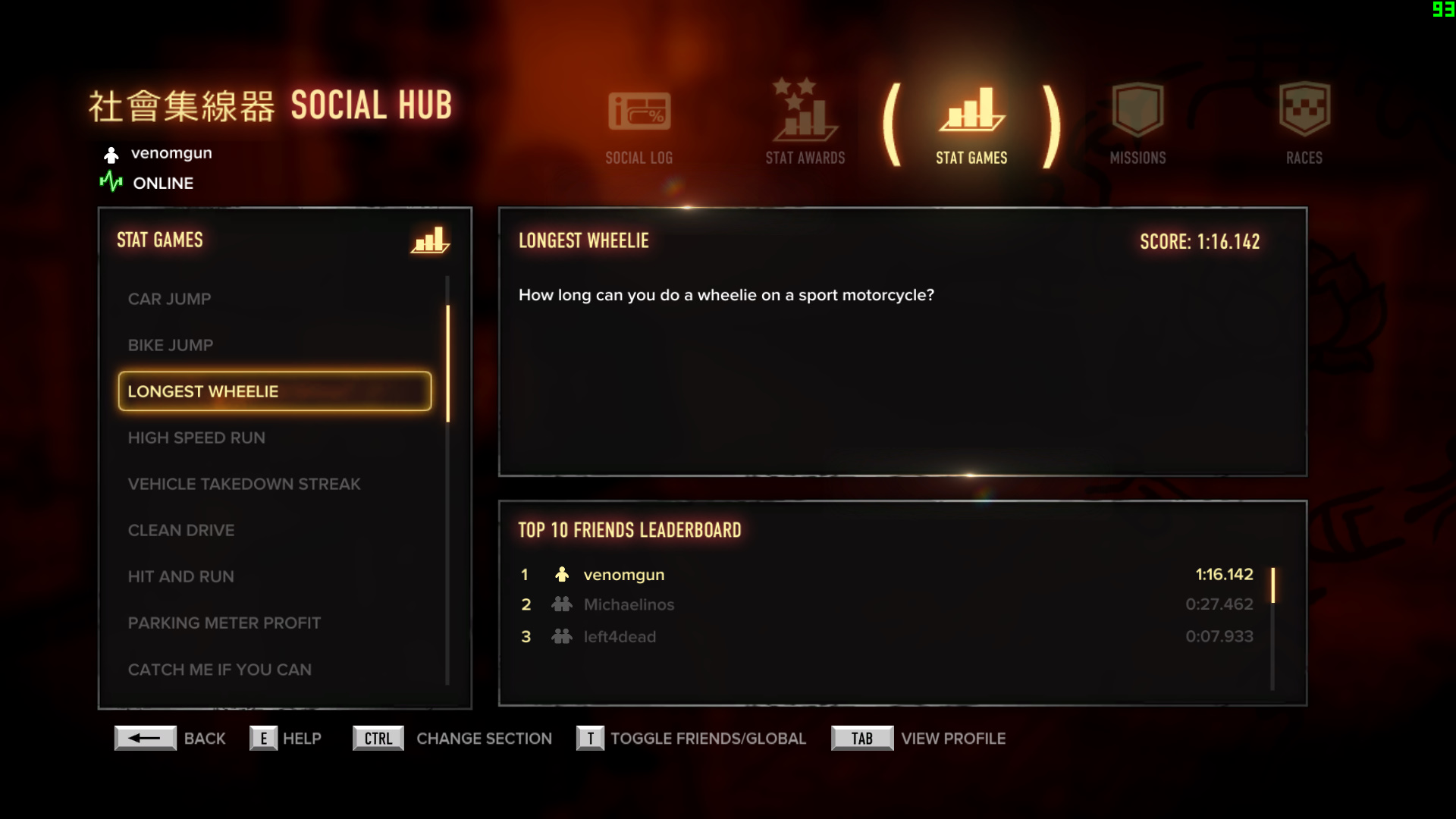Switch to the Social Log tab
Screen dimensions: 1456x819
click(639, 126)
